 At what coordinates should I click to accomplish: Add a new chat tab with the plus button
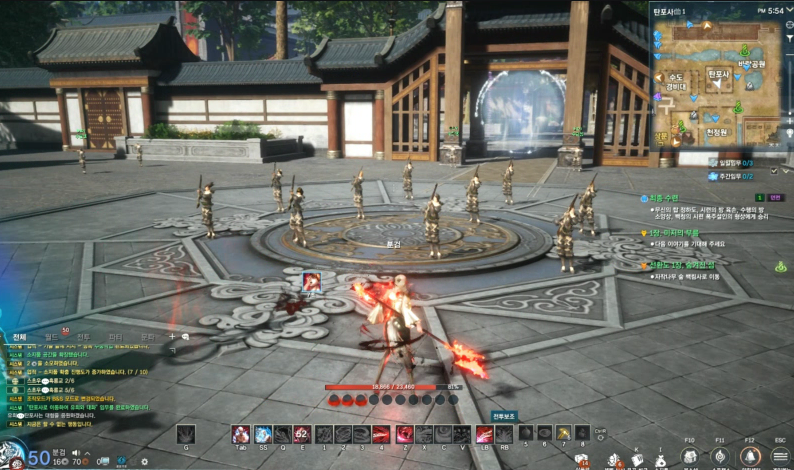point(171,337)
